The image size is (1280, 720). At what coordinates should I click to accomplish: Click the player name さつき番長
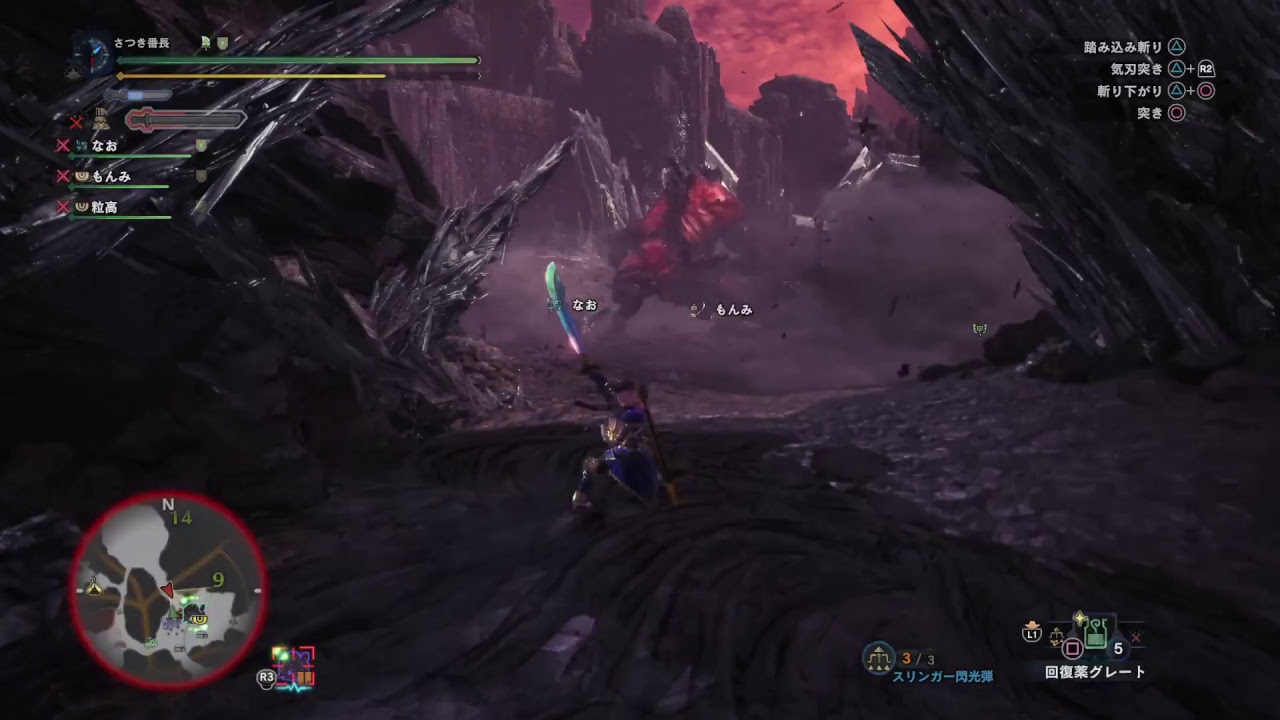coord(140,44)
